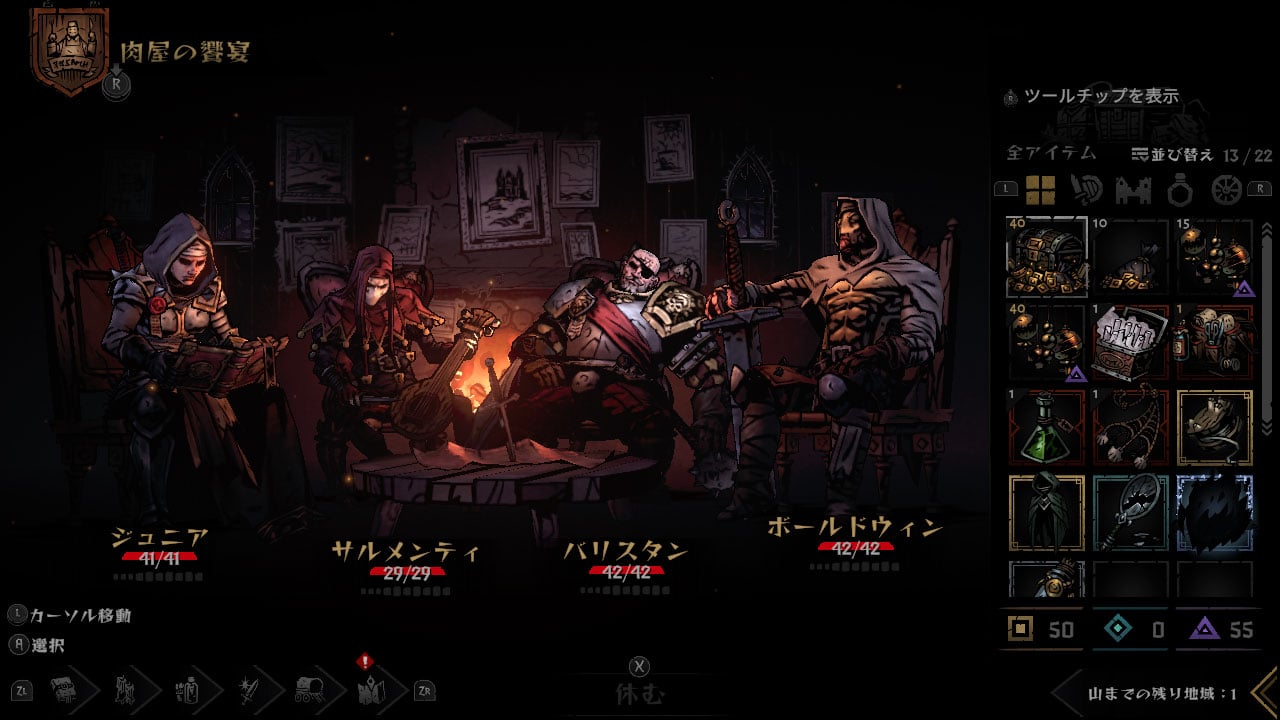Select the small coin pouch item
Image resolution: width=1280 pixels, height=720 pixels.
pyautogui.click(x=1131, y=257)
